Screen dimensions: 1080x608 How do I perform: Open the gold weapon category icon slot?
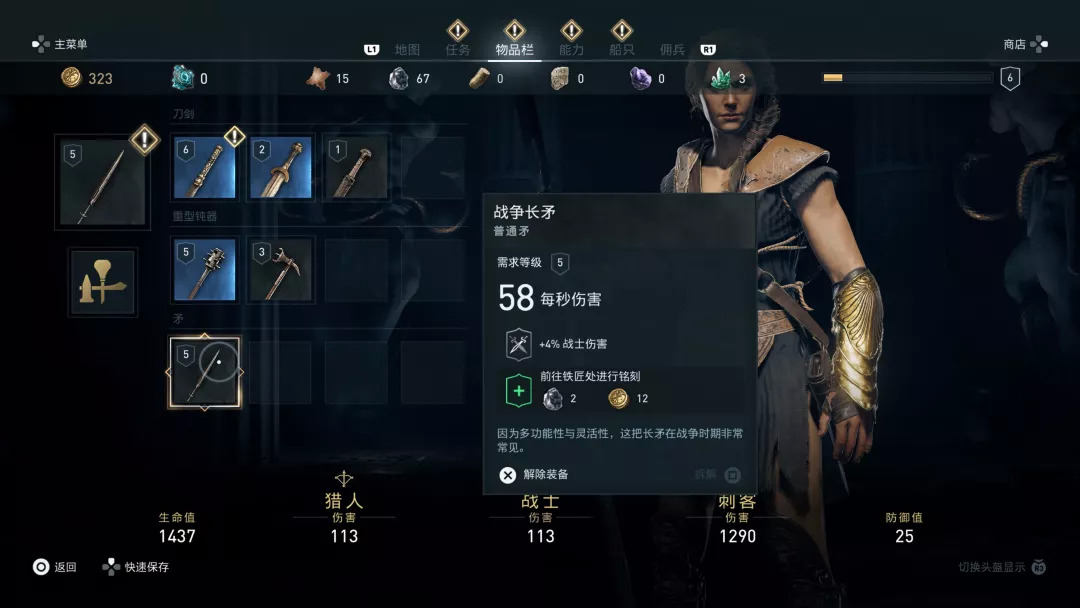[104, 283]
